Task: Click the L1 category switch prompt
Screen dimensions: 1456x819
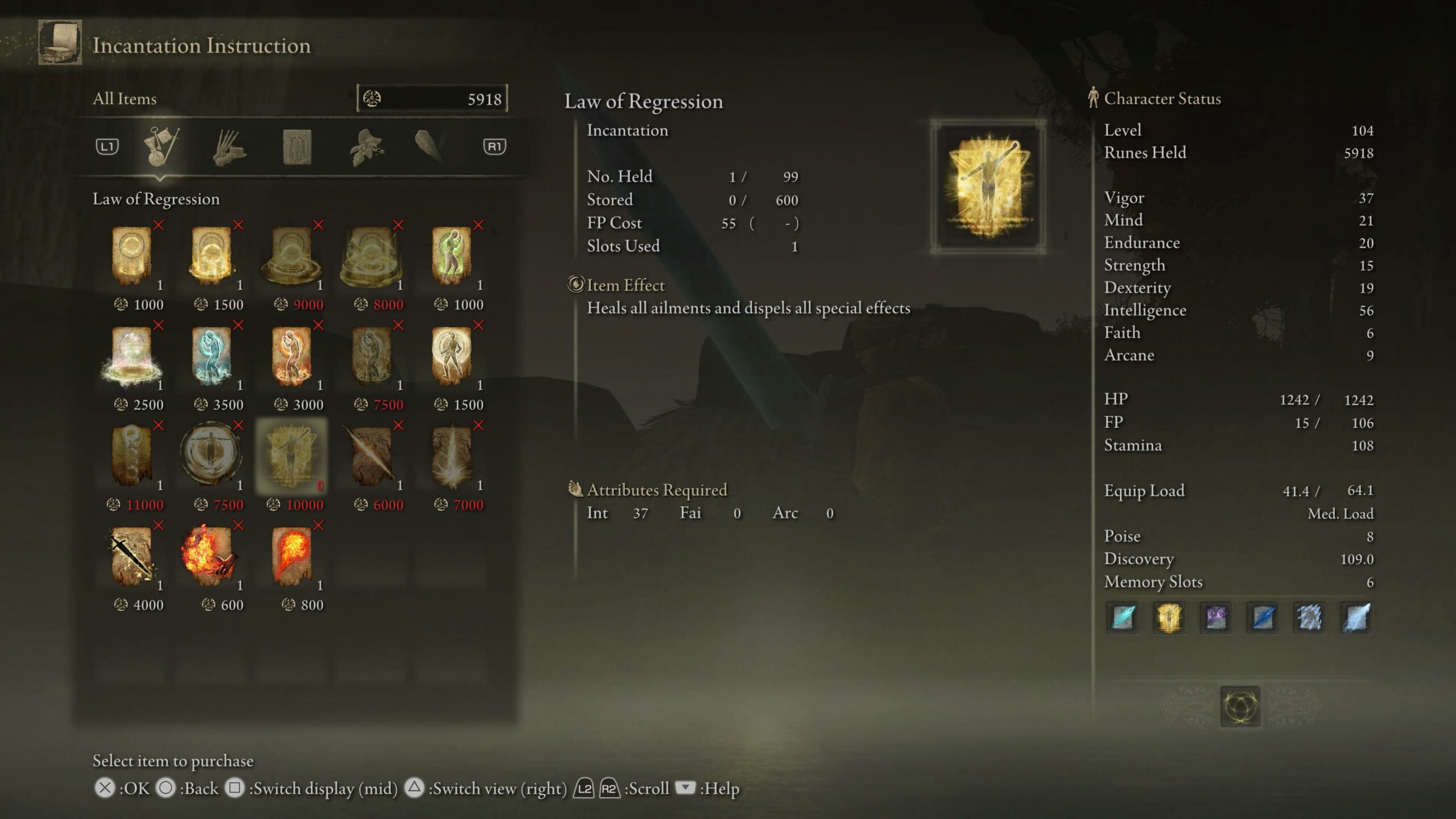Action: pos(107,146)
